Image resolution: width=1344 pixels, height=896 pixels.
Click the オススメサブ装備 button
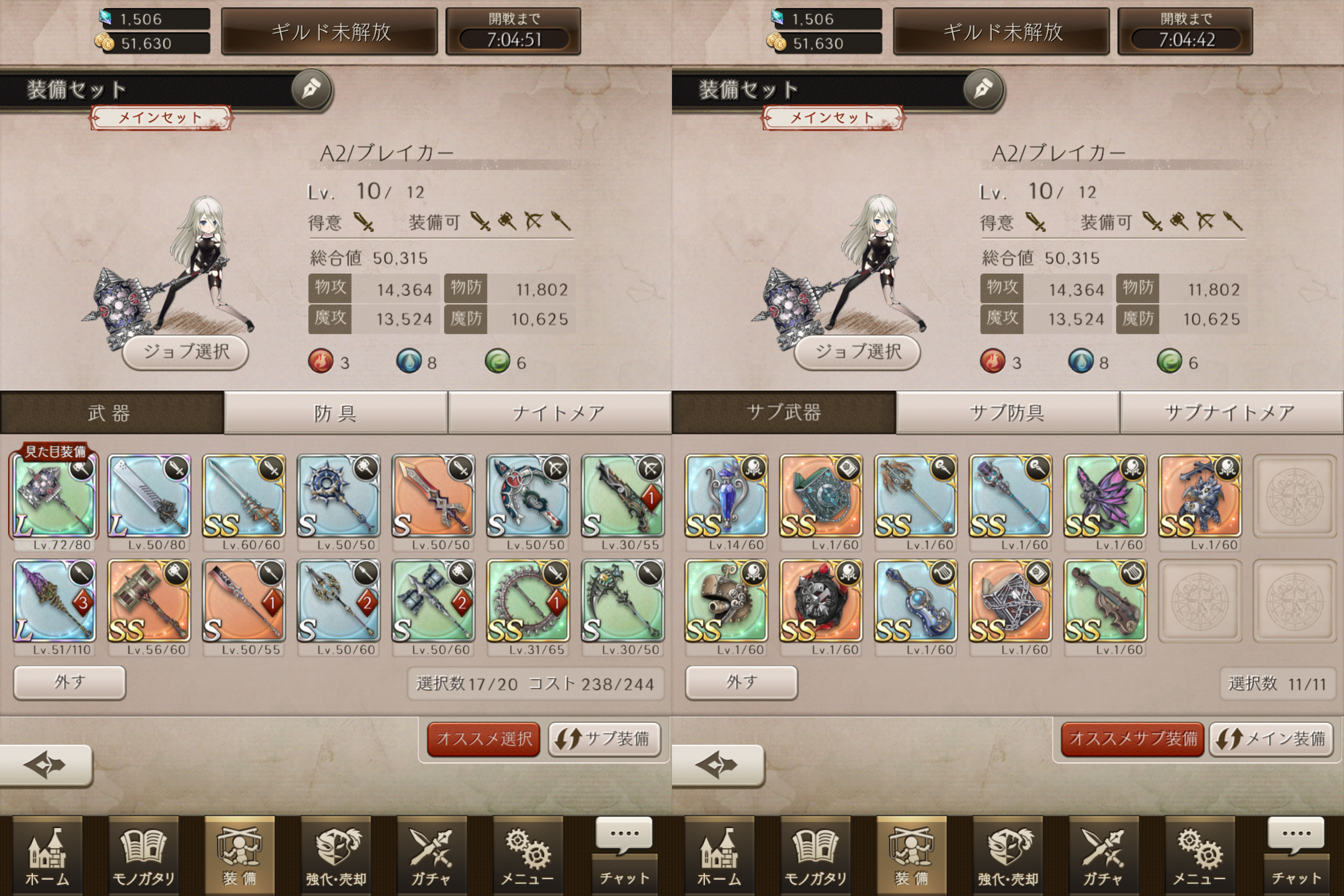pyautogui.click(x=1132, y=739)
